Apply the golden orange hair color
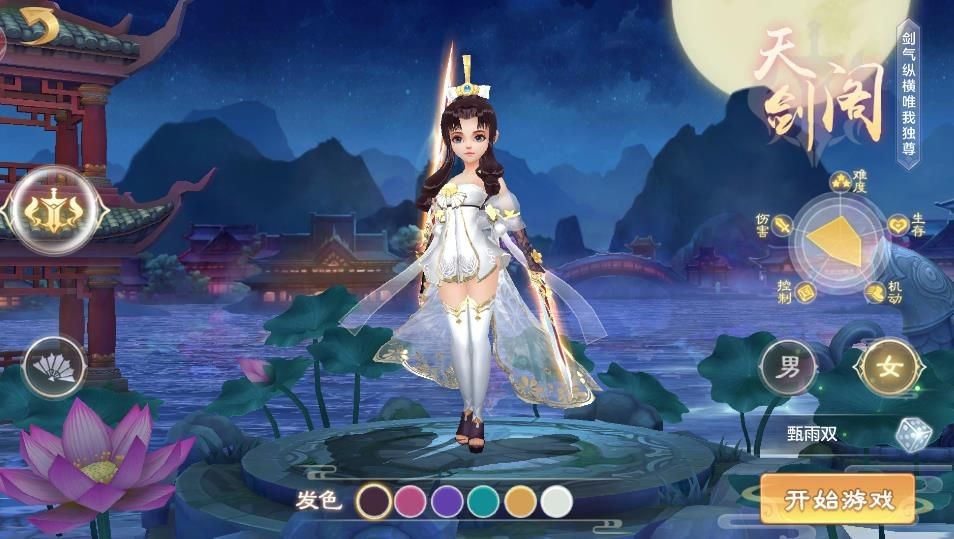954x539 pixels. coord(520,500)
